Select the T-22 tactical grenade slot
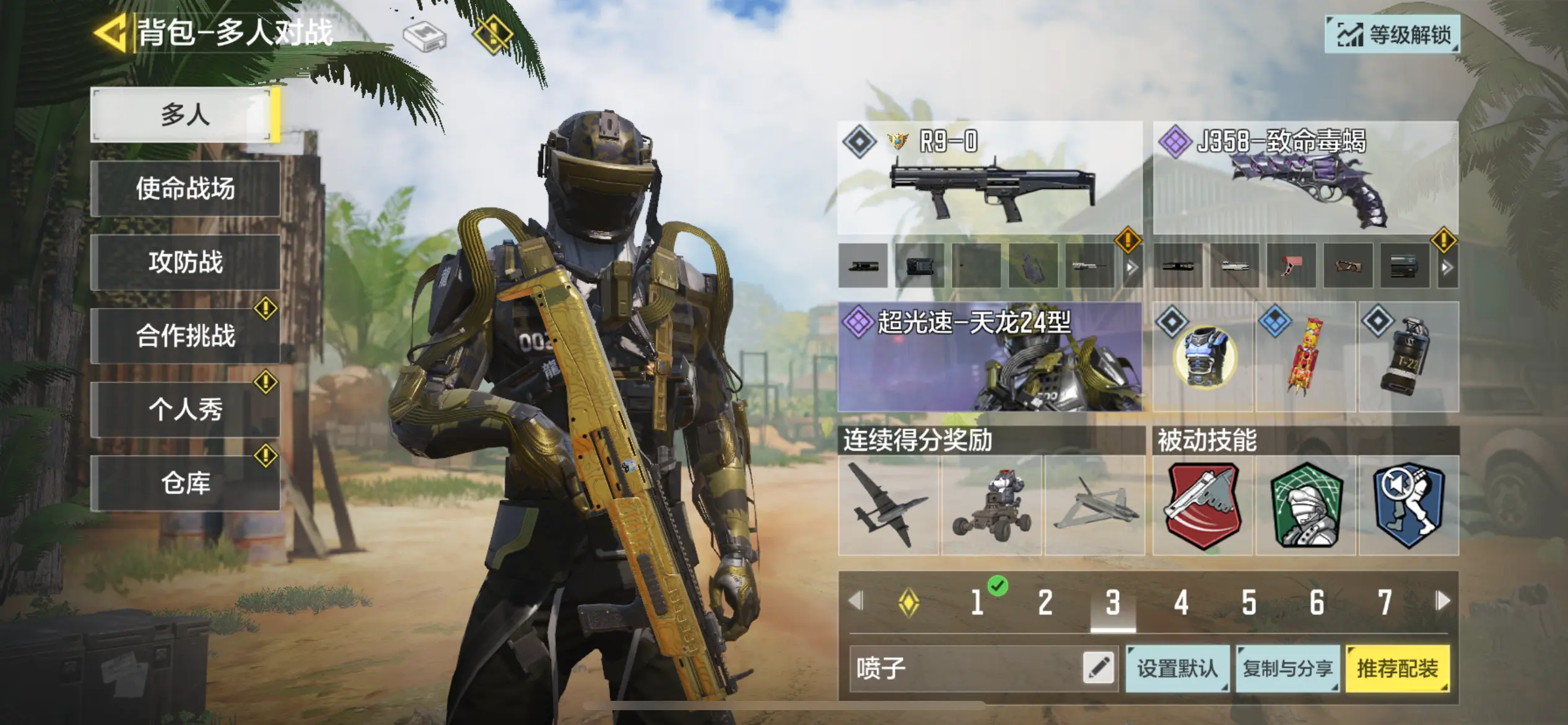Screen dimensions: 1568x725 (1409, 358)
